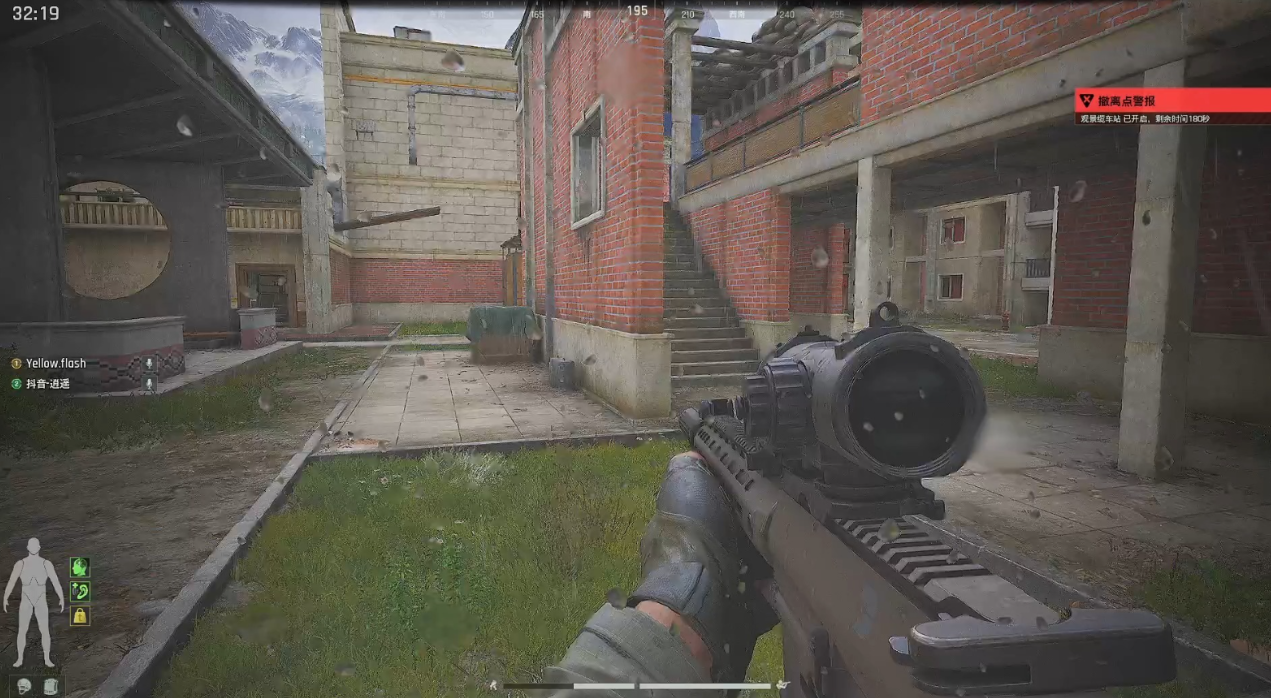
Task: Click the green head status buff icon
Action: coord(80,567)
